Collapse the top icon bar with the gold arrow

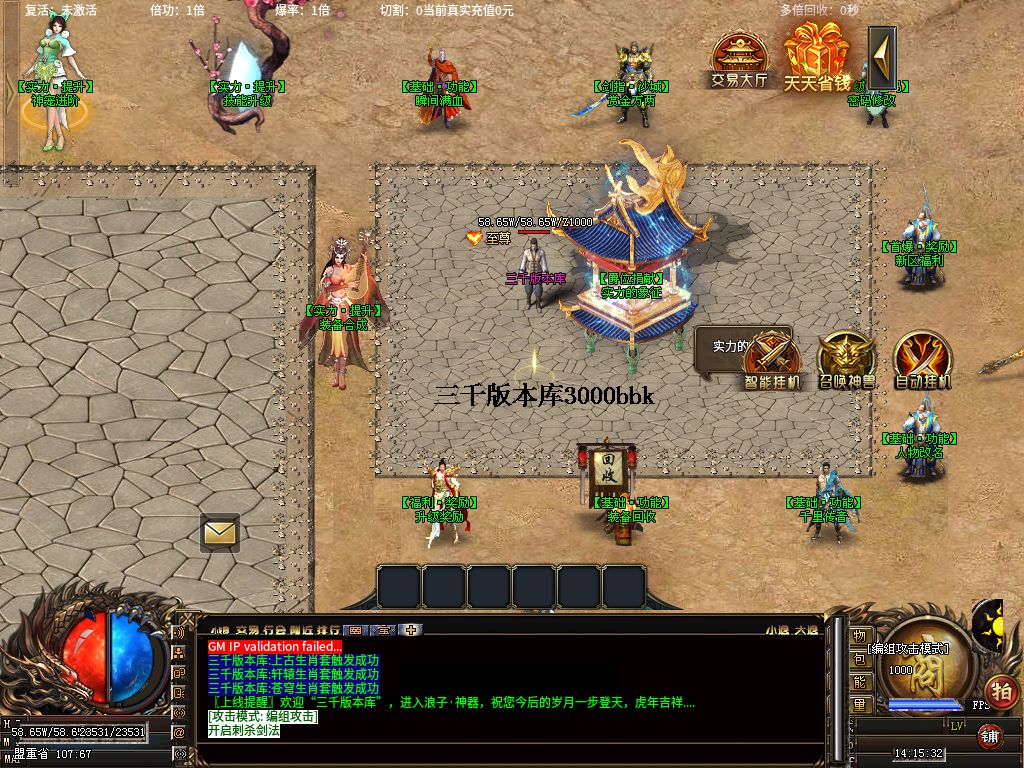pos(882,58)
